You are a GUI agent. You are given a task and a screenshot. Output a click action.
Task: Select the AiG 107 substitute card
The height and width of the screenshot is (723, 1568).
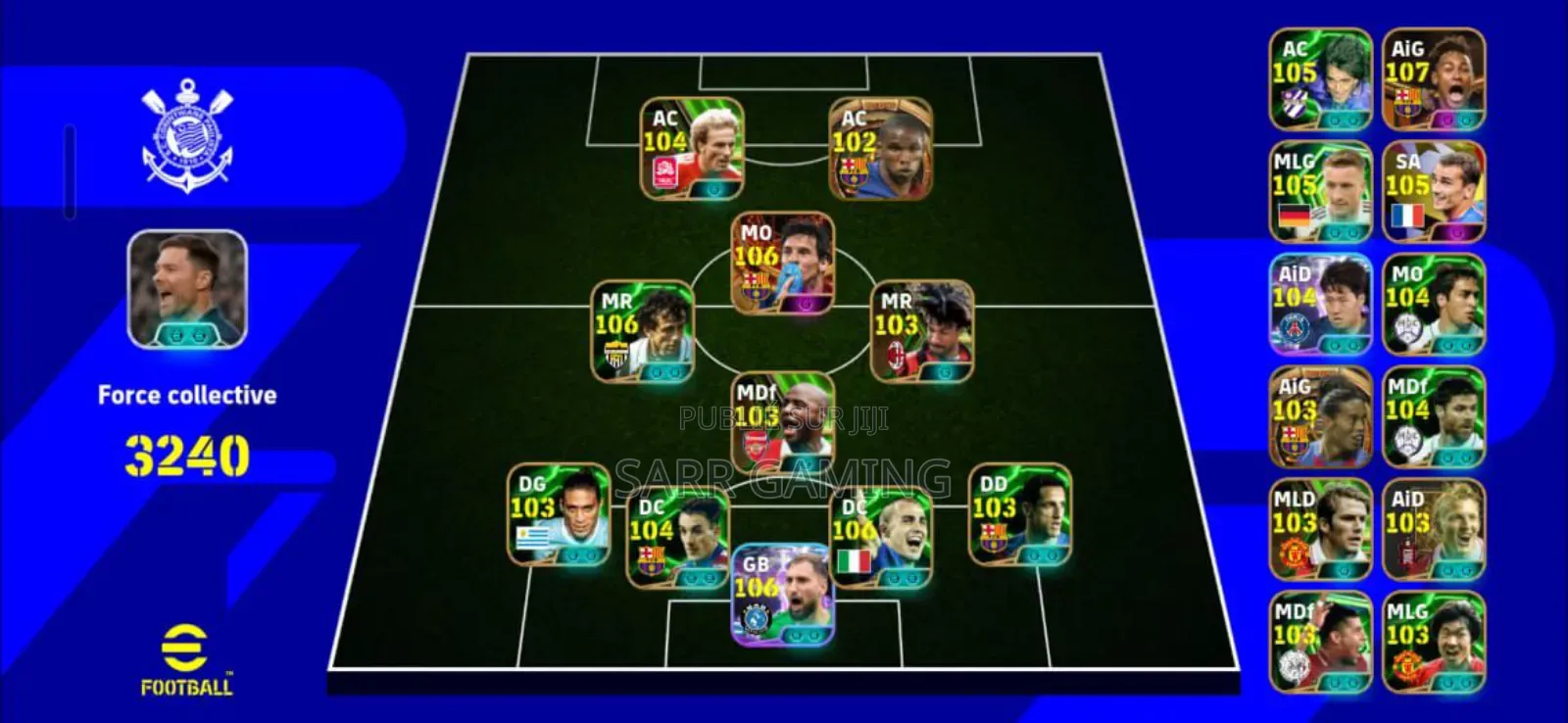click(x=1433, y=79)
